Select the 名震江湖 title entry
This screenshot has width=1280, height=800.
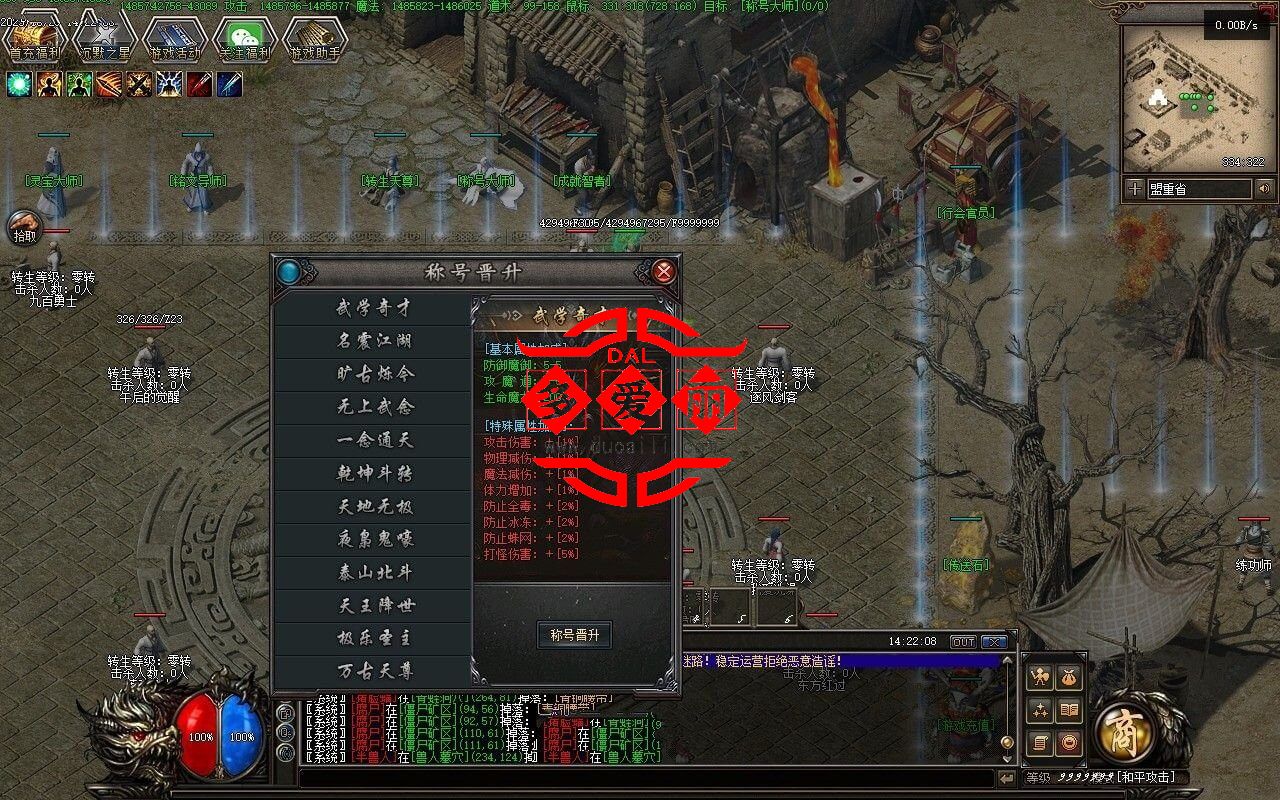[374, 341]
